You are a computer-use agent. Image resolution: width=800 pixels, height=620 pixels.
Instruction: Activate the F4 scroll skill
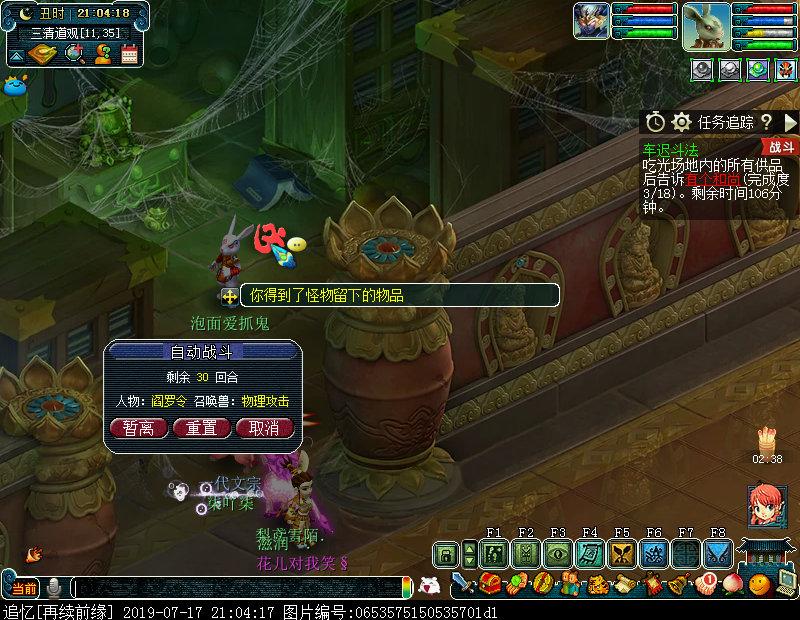590,553
